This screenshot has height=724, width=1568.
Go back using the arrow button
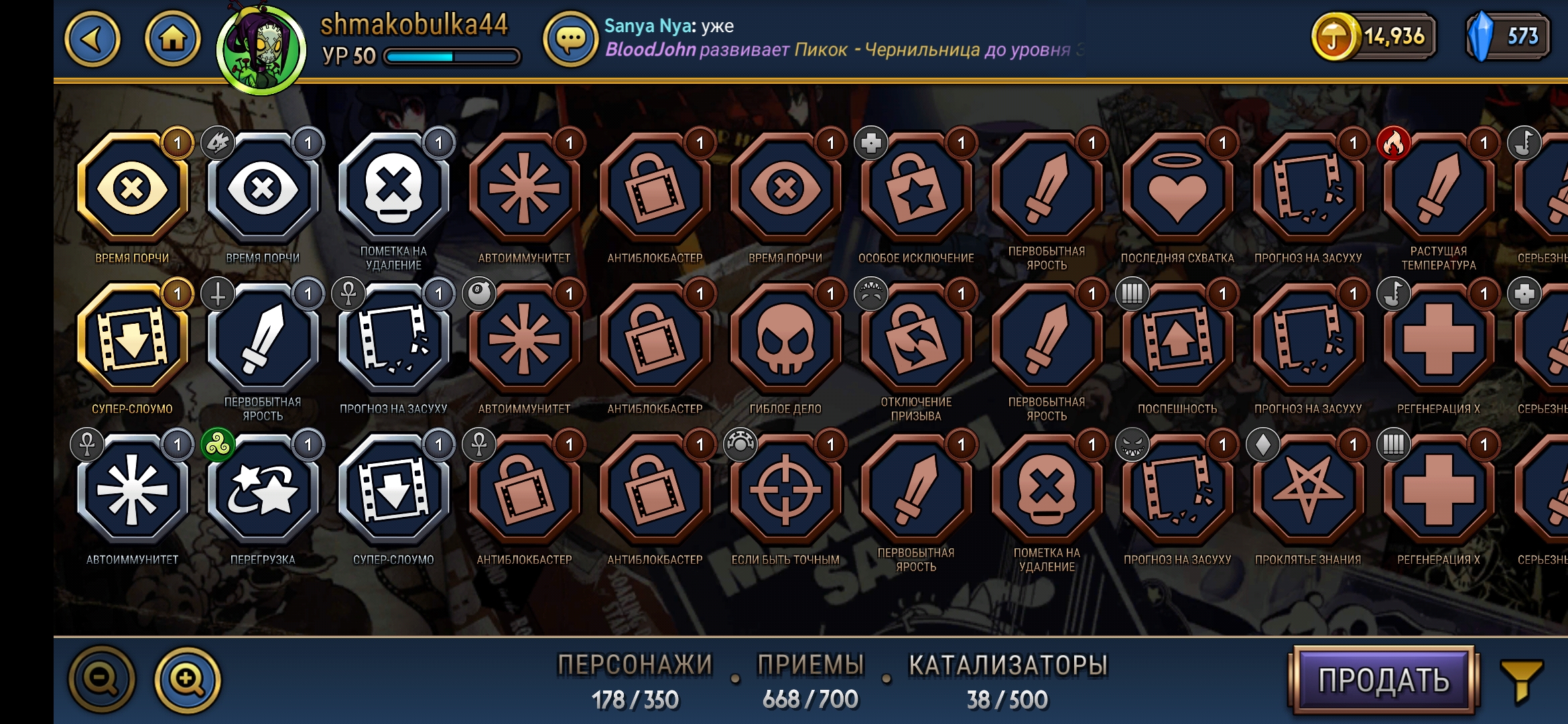click(x=92, y=39)
